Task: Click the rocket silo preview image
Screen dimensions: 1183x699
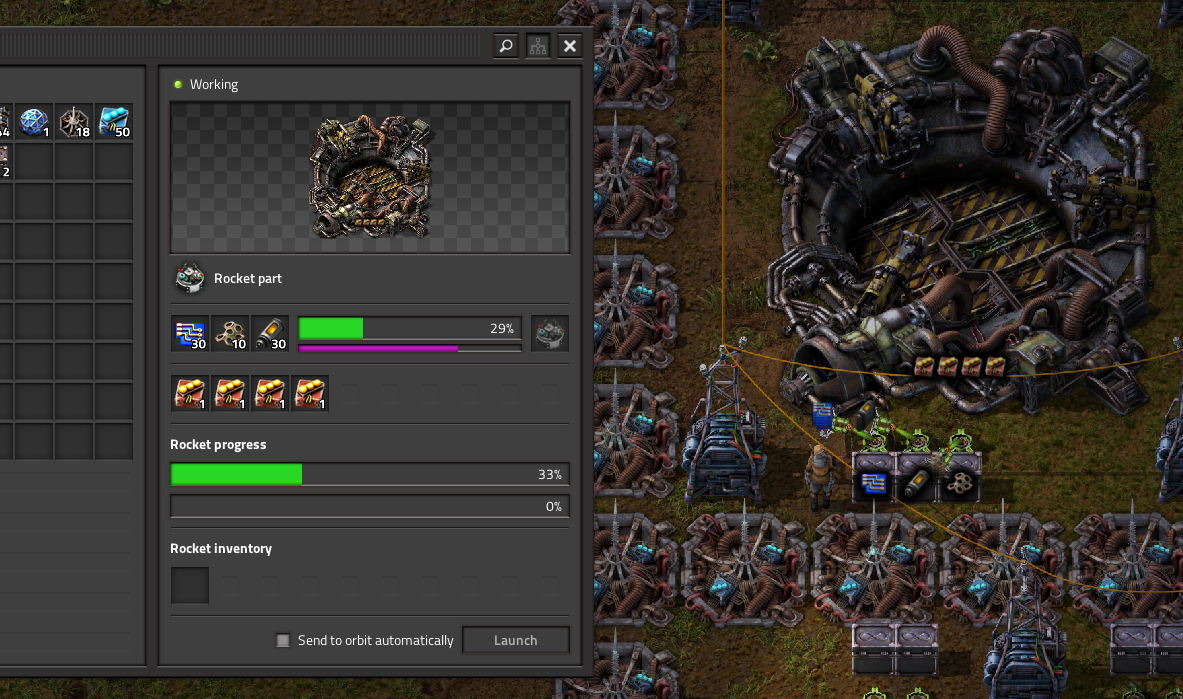Action: (370, 178)
